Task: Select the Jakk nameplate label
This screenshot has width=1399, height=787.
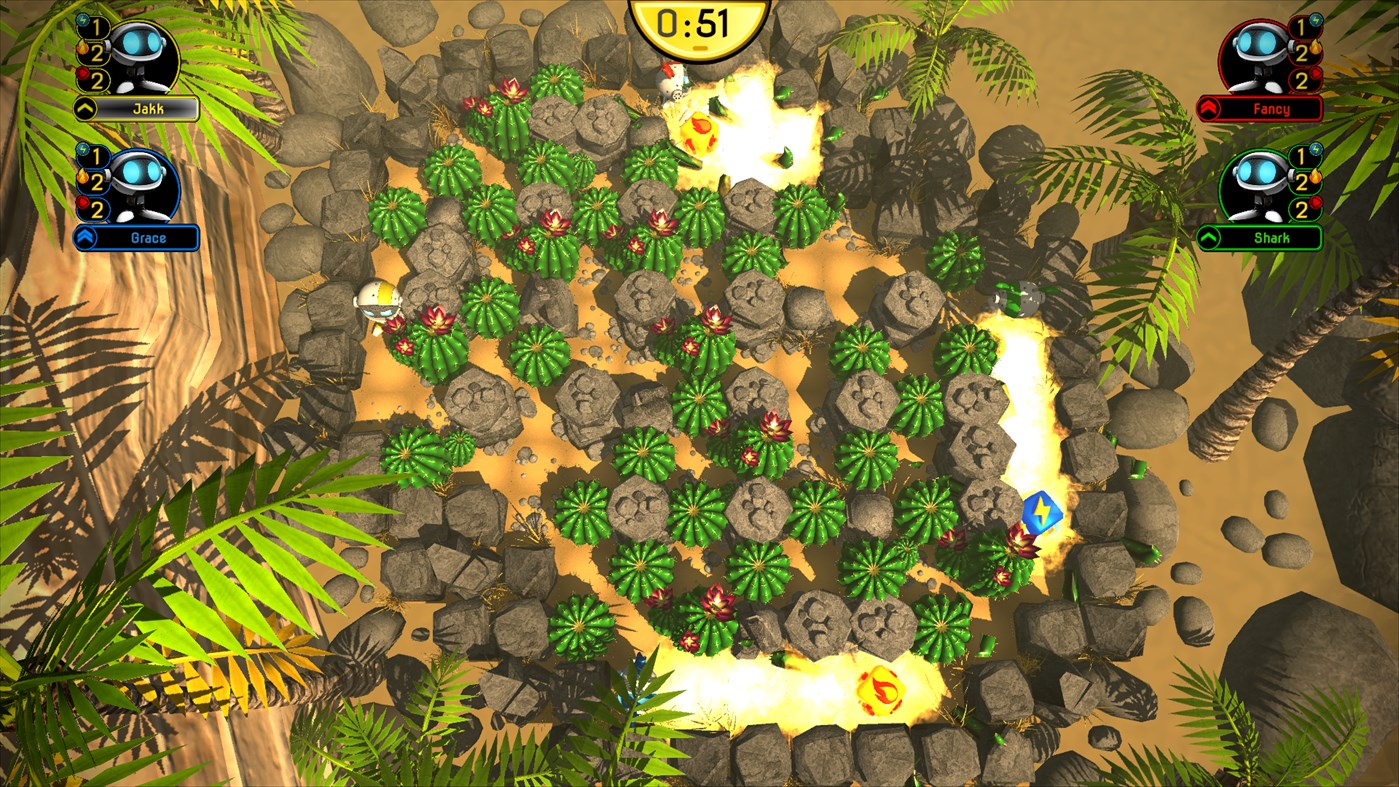Action: coord(148,106)
